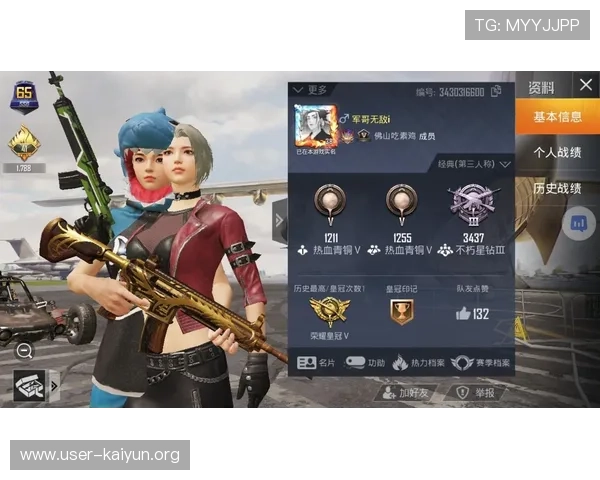Open the 个人战绩 tab
Screen dimensions: 600x480
coord(557,153)
